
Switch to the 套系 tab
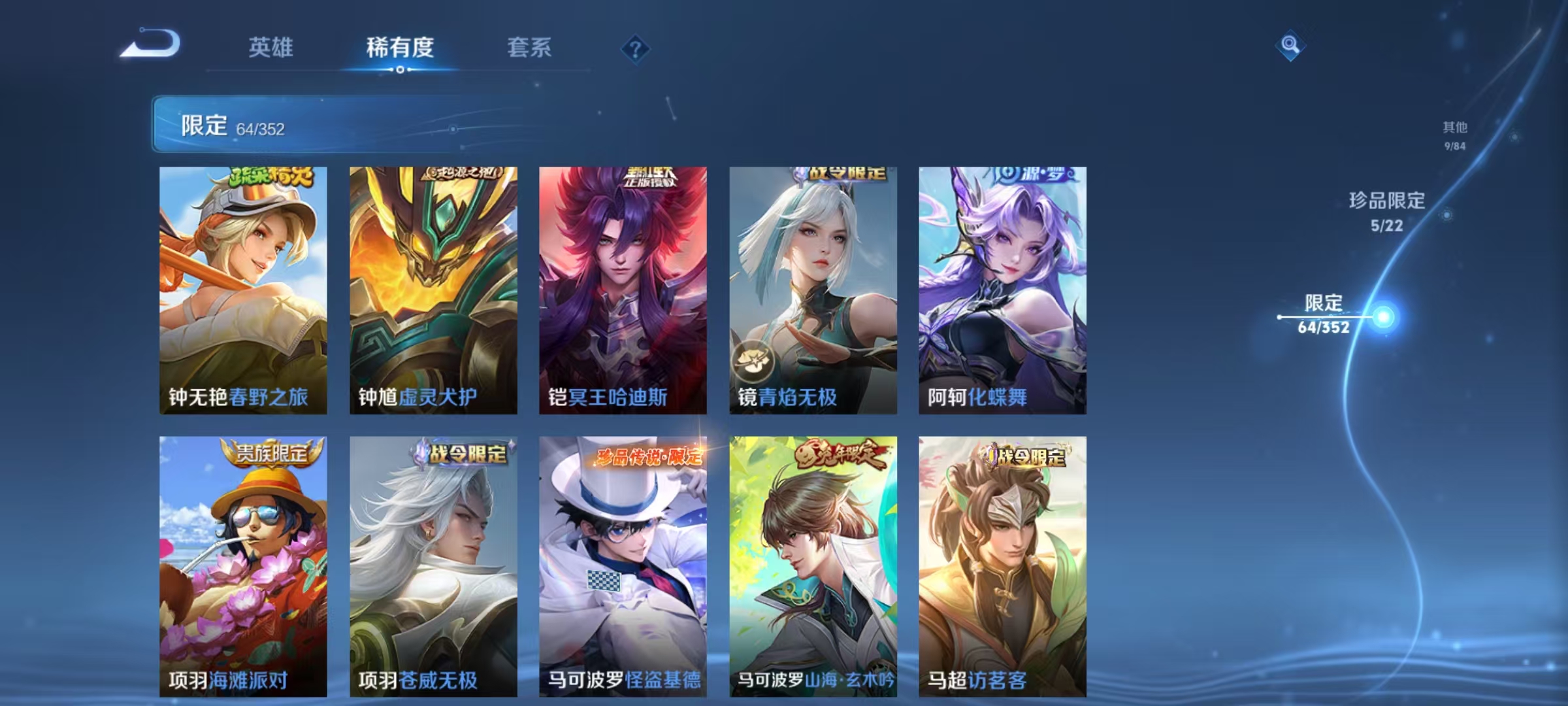pyautogui.click(x=531, y=47)
